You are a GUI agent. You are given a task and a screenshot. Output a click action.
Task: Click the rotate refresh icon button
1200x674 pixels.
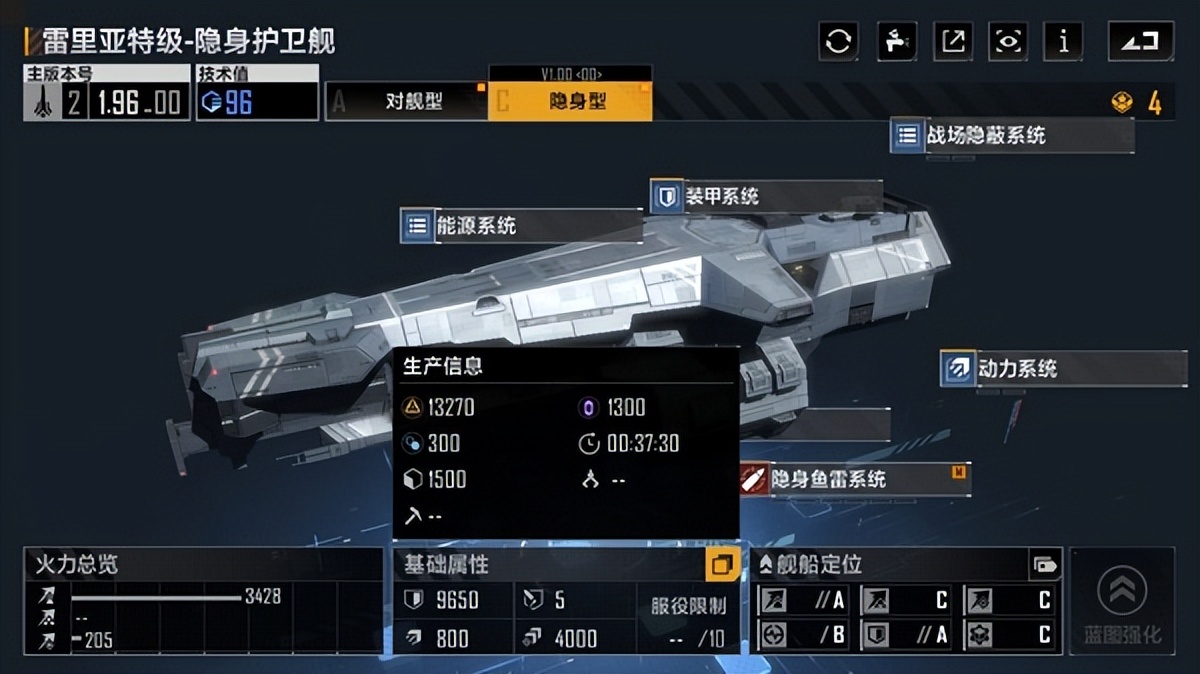[838, 41]
